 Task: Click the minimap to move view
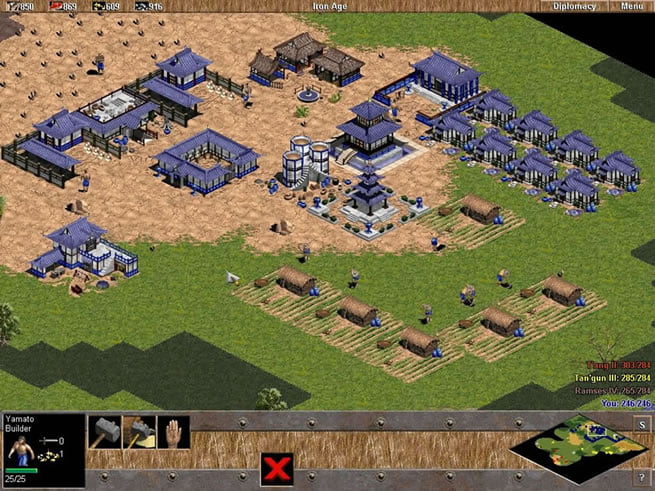coord(567,447)
